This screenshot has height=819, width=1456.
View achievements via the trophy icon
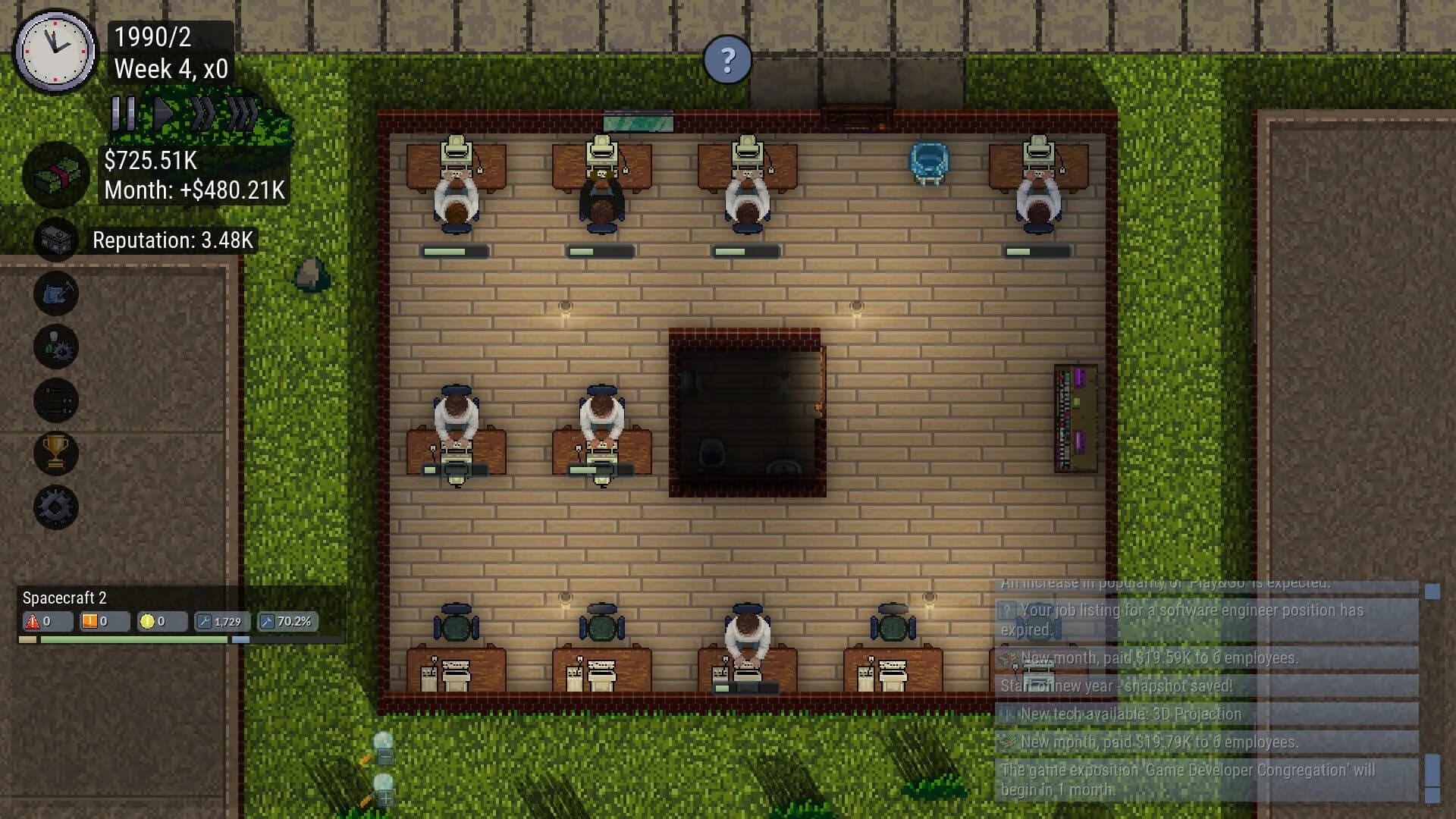[x=55, y=453]
